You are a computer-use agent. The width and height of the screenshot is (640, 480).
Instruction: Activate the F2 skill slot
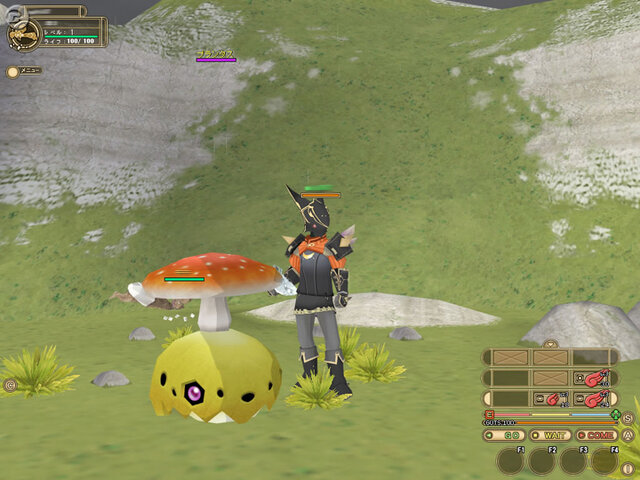click(542, 461)
